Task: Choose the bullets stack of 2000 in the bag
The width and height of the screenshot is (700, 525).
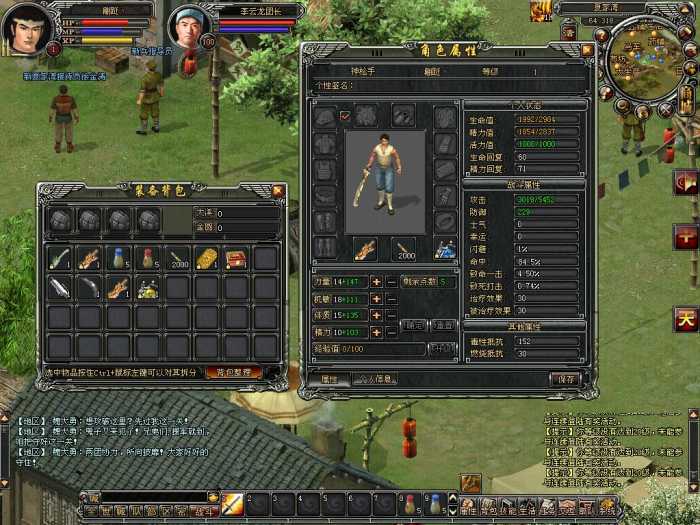Action: pos(177,259)
